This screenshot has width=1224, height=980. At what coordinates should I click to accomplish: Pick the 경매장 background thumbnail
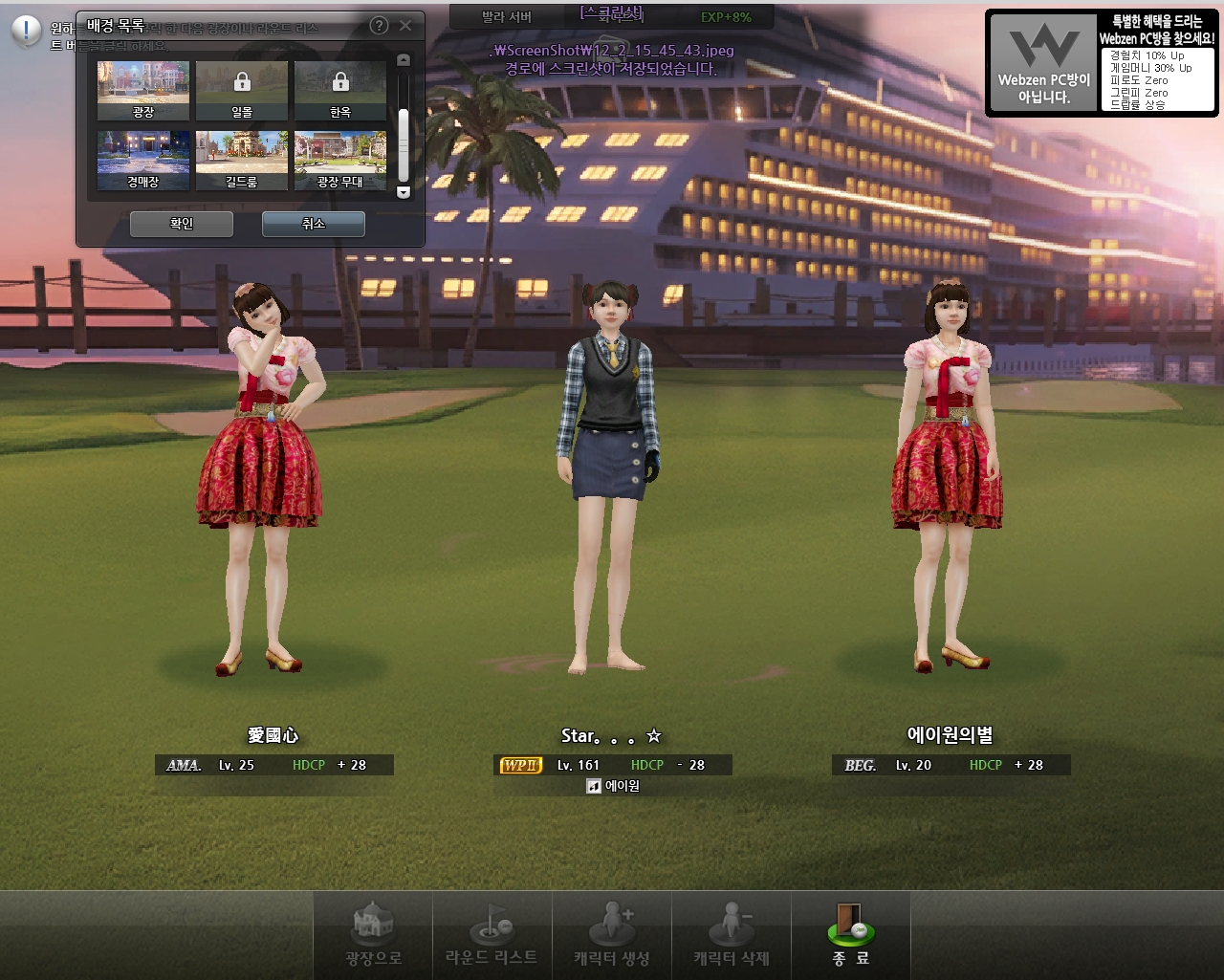point(143,160)
